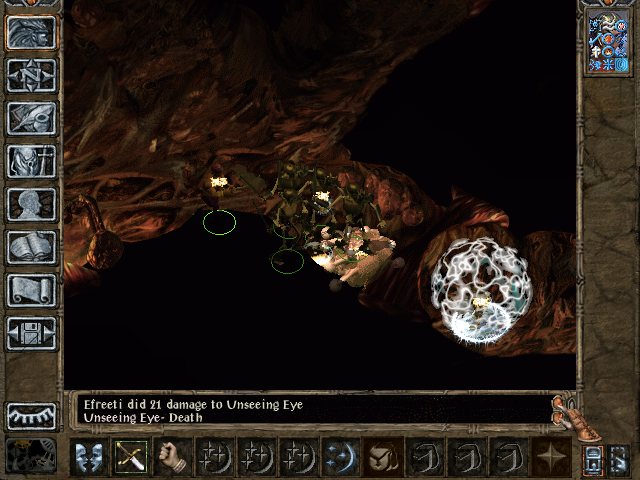Choose the fist weapon slot

tap(173, 456)
